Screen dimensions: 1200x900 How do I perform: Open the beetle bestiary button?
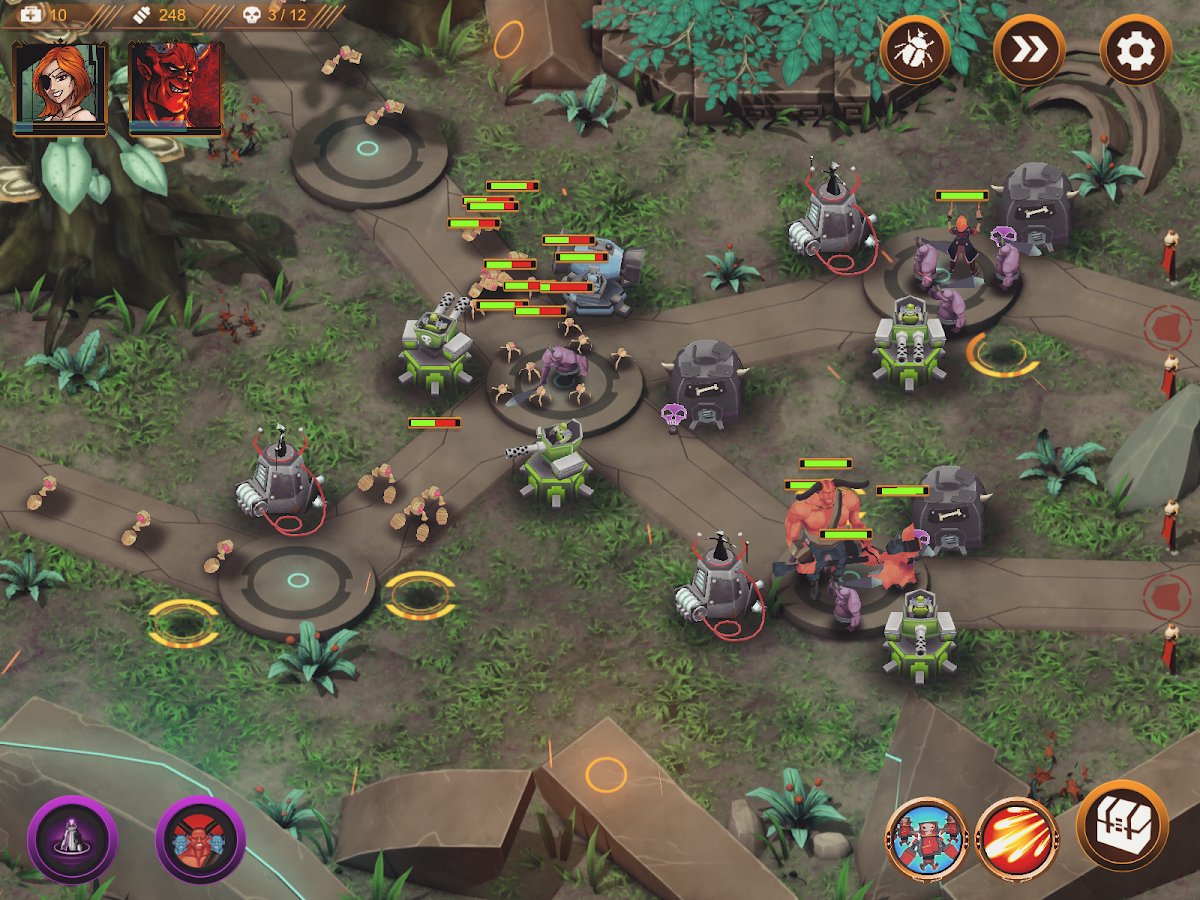[x=914, y=49]
